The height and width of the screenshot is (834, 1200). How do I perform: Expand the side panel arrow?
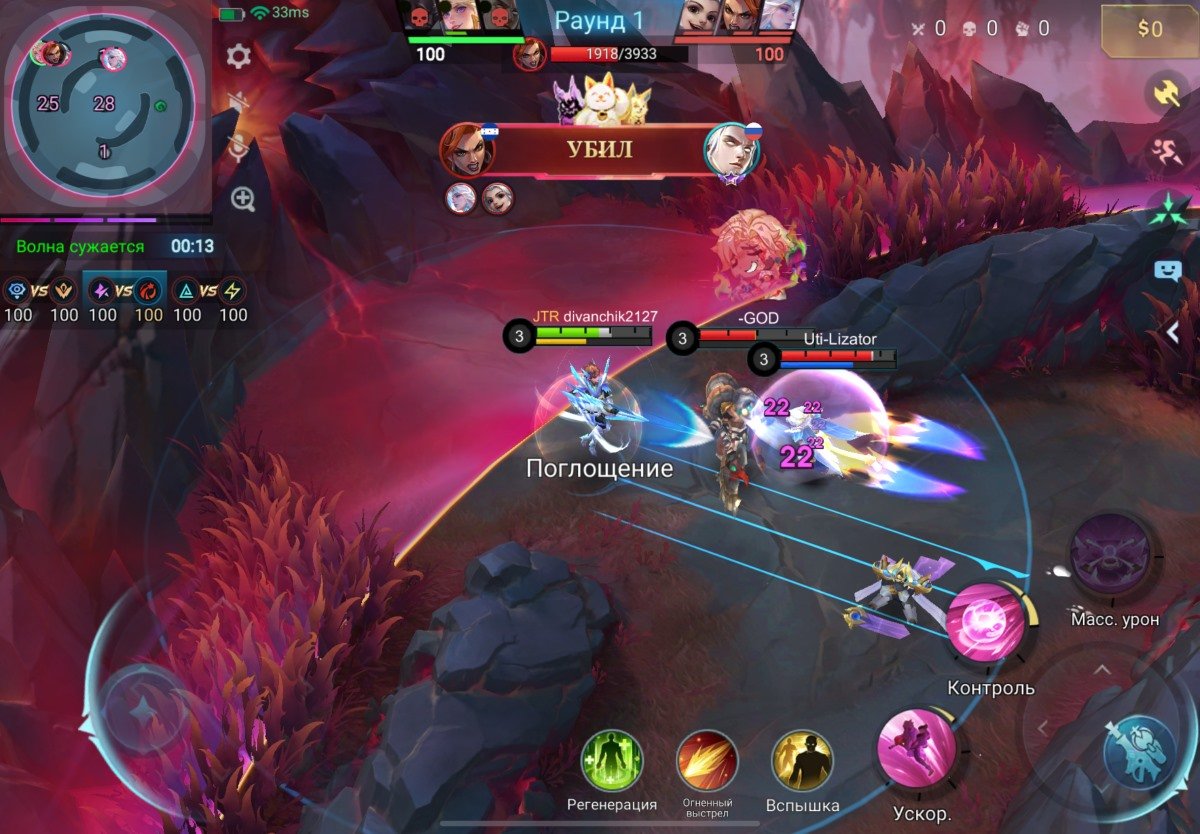click(1174, 331)
